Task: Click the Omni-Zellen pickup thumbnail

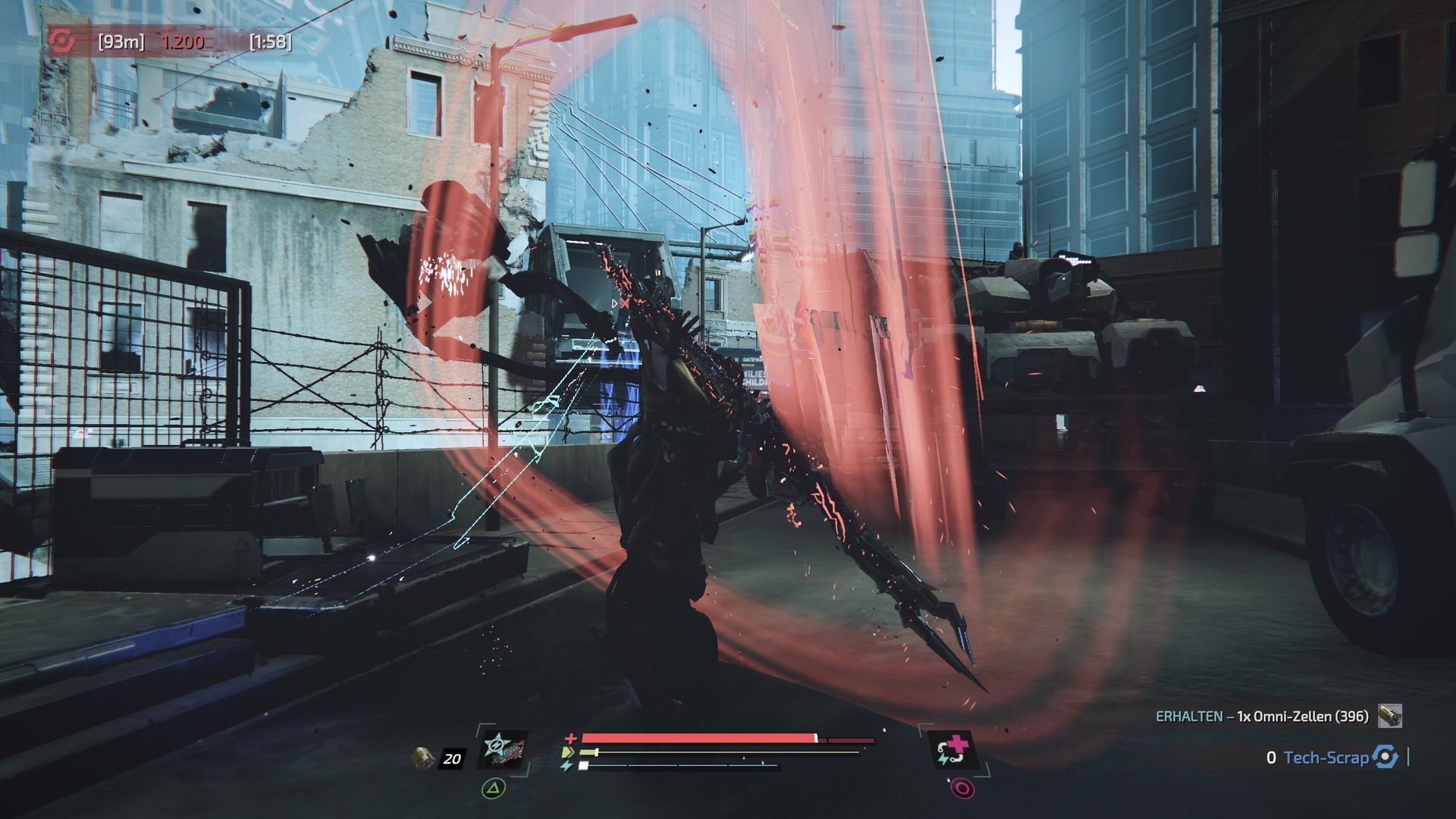Action: (x=1390, y=716)
